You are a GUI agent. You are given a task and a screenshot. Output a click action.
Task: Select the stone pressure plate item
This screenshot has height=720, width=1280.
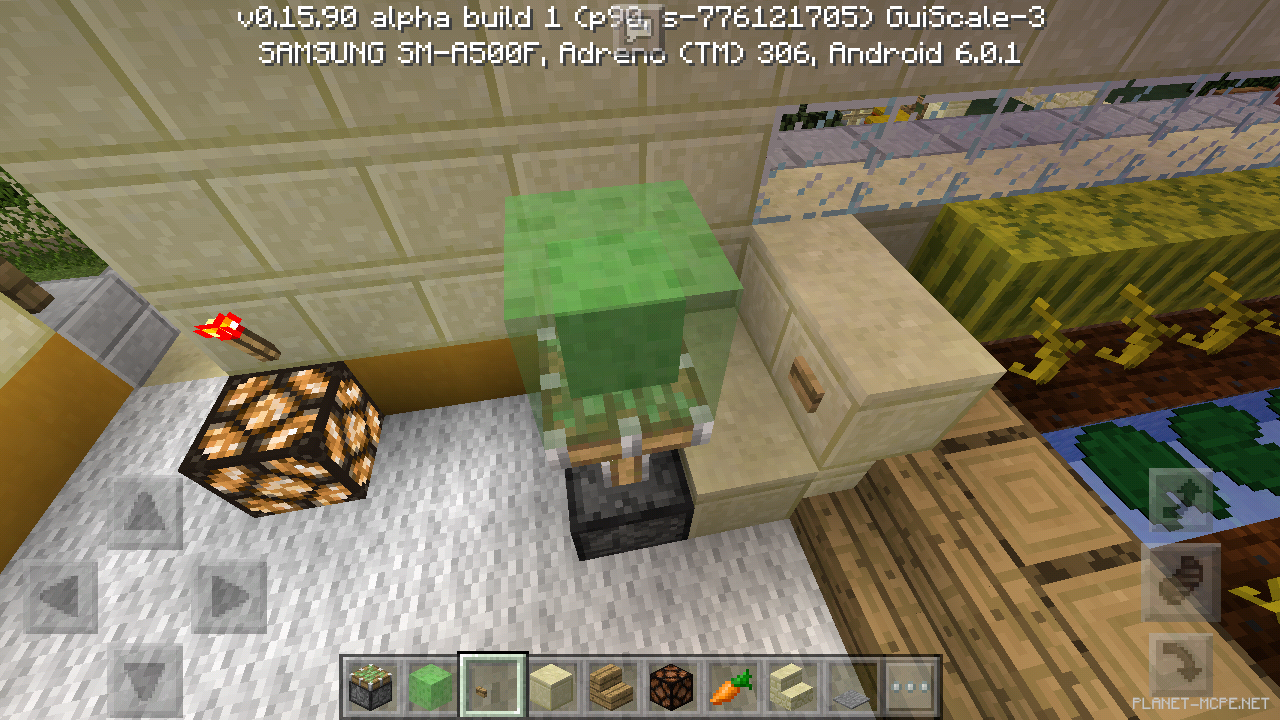point(851,687)
